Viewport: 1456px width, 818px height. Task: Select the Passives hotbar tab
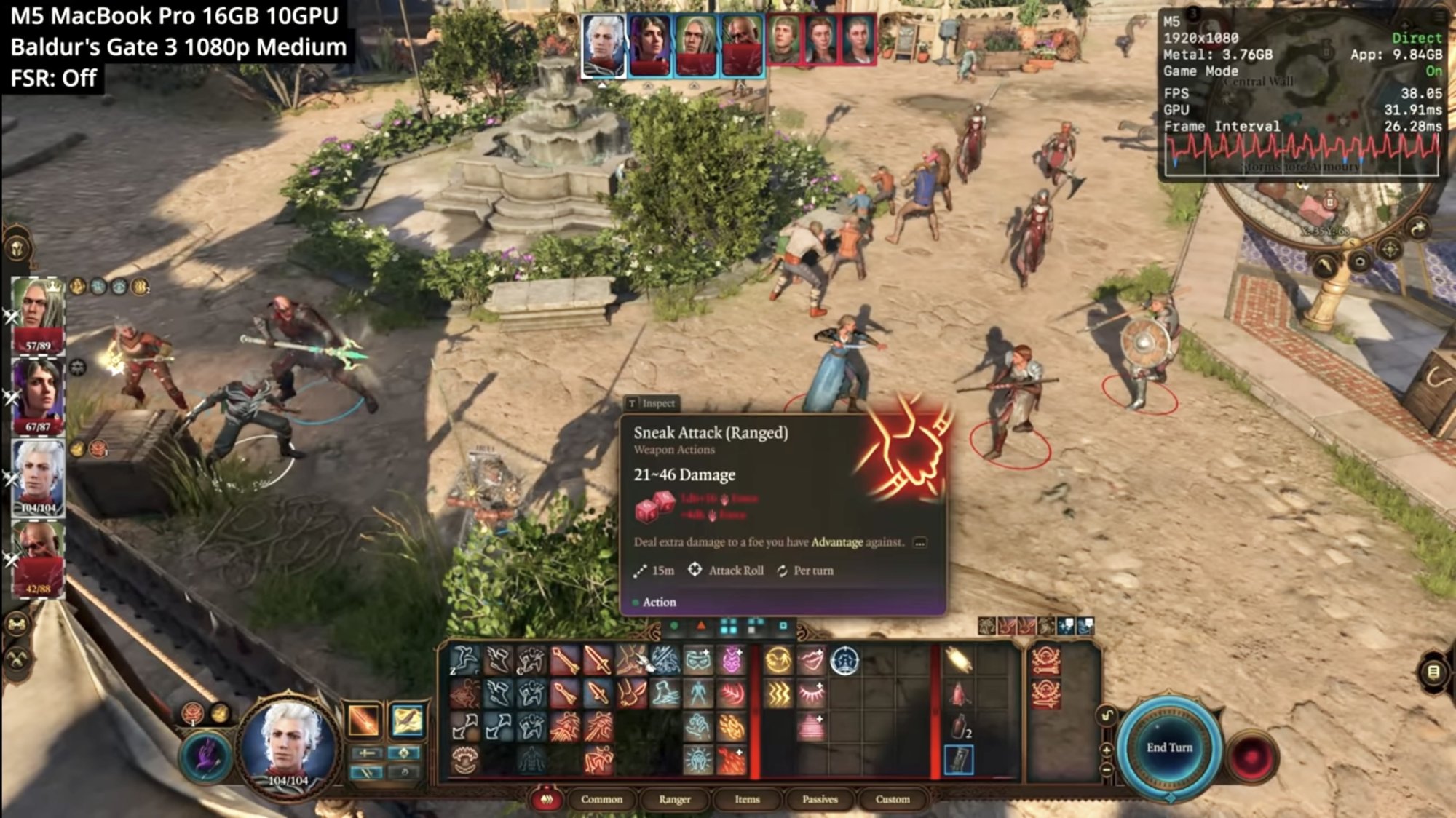pyautogui.click(x=820, y=799)
